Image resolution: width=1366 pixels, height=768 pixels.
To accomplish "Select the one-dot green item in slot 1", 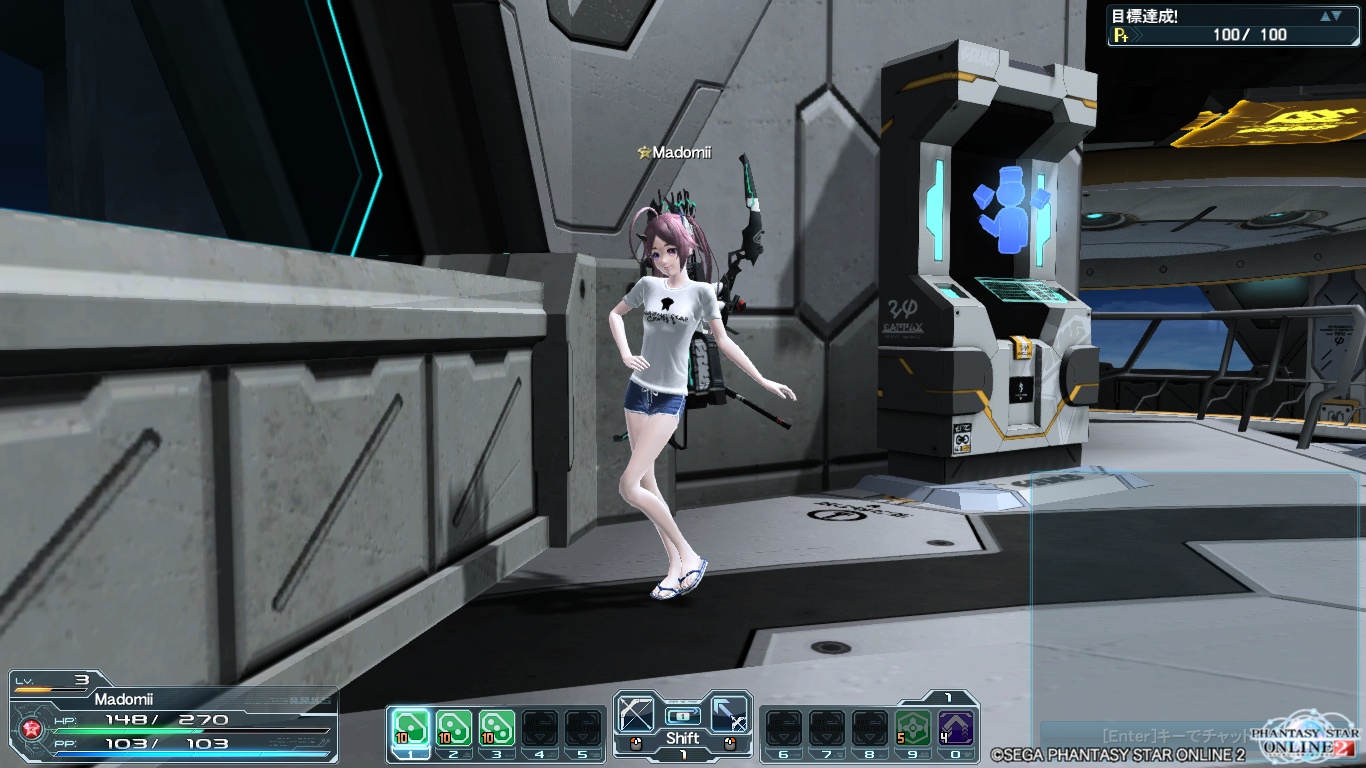I will coord(409,728).
